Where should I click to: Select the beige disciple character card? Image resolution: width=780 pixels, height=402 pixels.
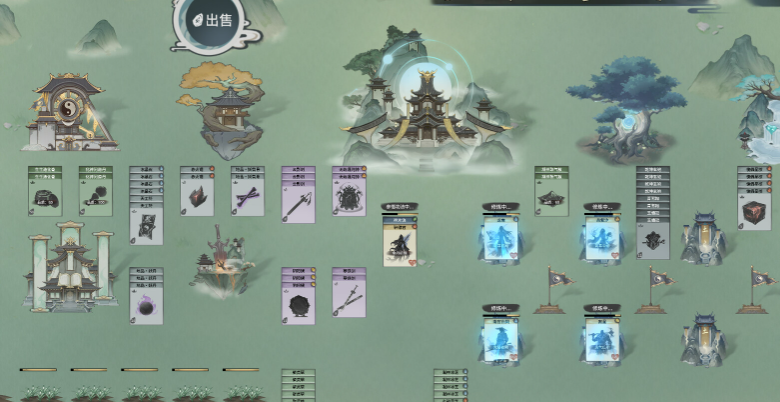399,241
